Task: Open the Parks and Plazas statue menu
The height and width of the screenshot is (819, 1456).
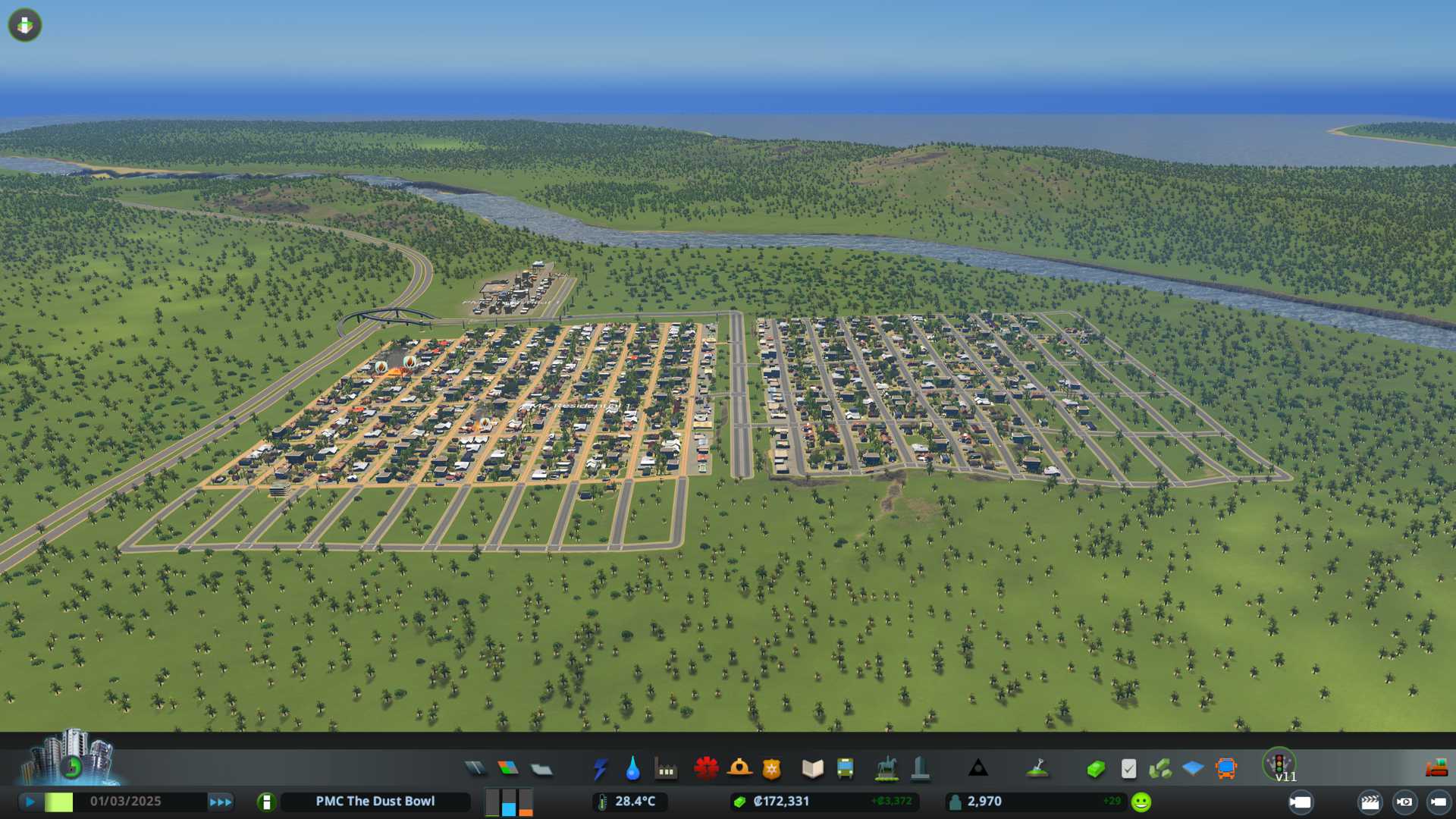Action: point(886,769)
